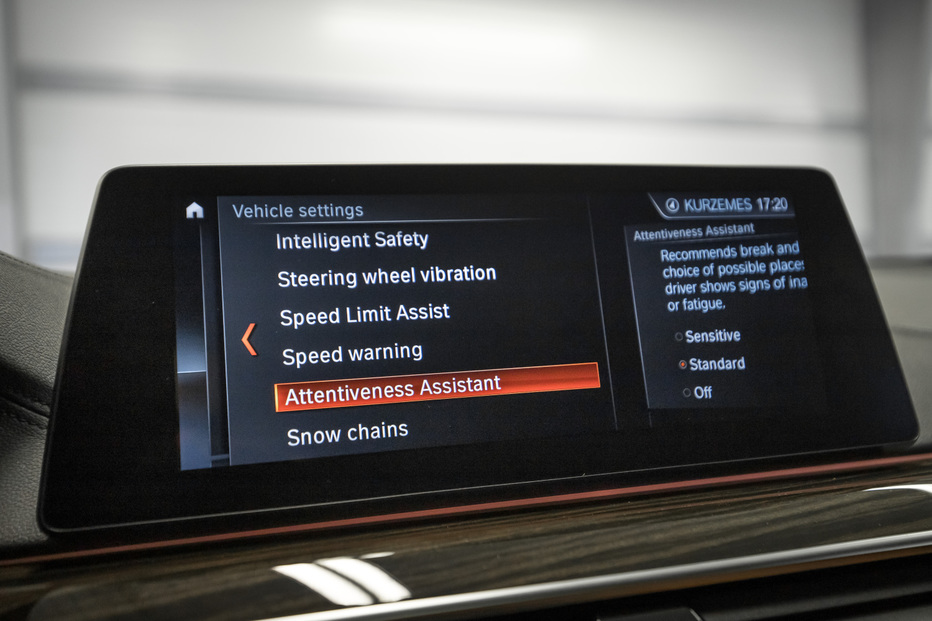Image resolution: width=932 pixels, height=621 pixels.
Task: Go back with the orange left arrow
Action: tap(249, 340)
